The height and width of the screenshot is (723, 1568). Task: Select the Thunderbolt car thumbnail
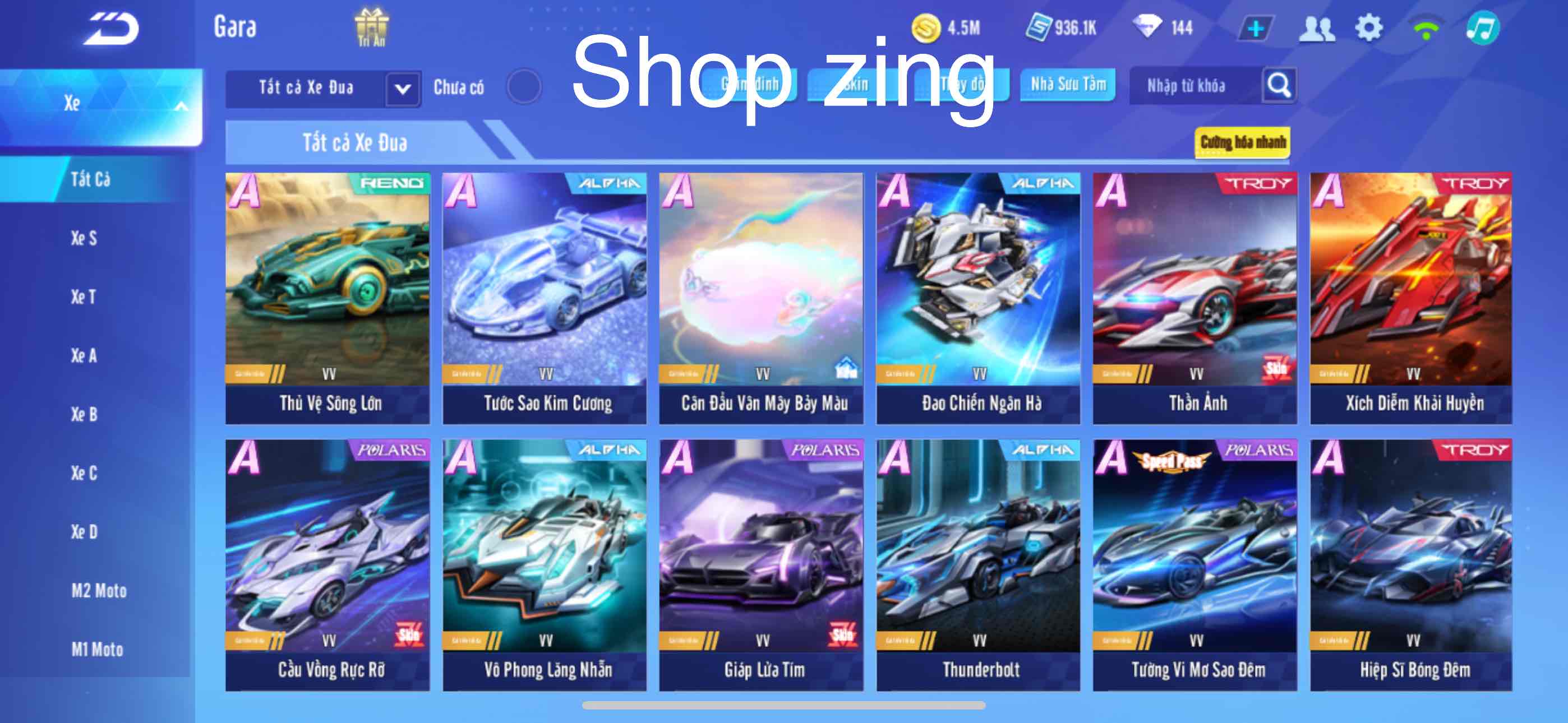click(x=981, y=560)
